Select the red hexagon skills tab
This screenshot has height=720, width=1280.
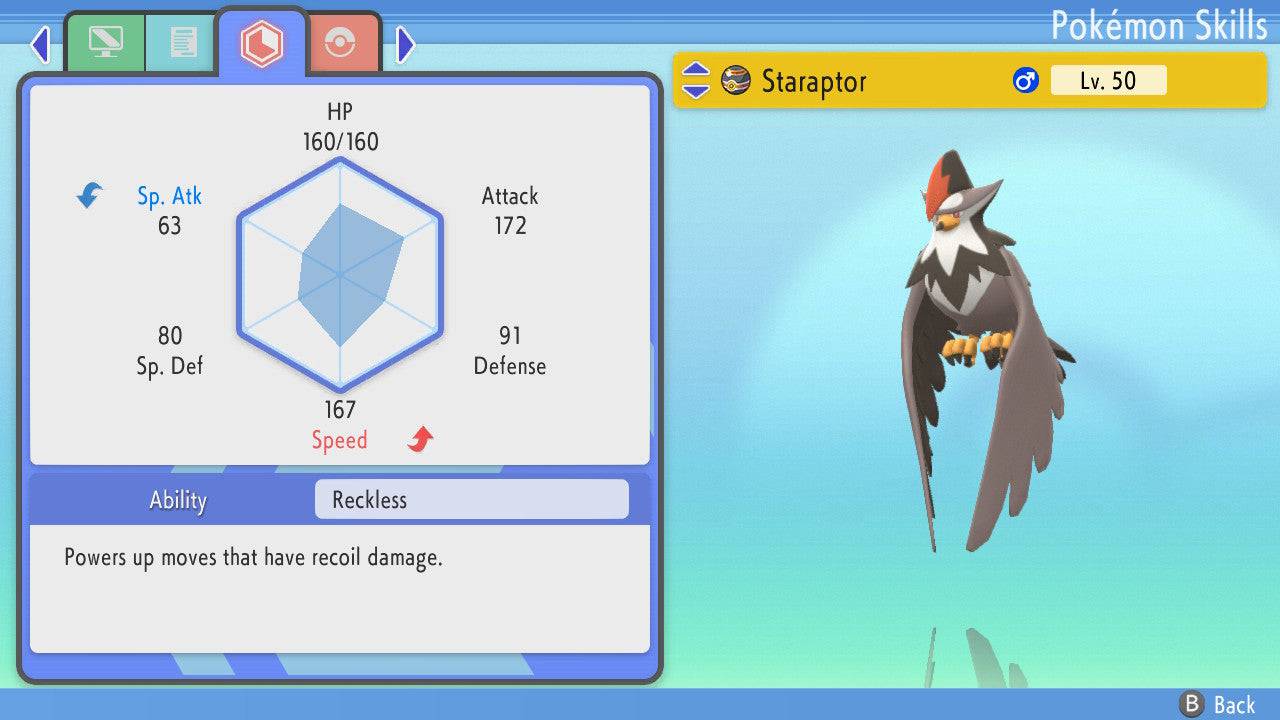click(x=262, y=42)
